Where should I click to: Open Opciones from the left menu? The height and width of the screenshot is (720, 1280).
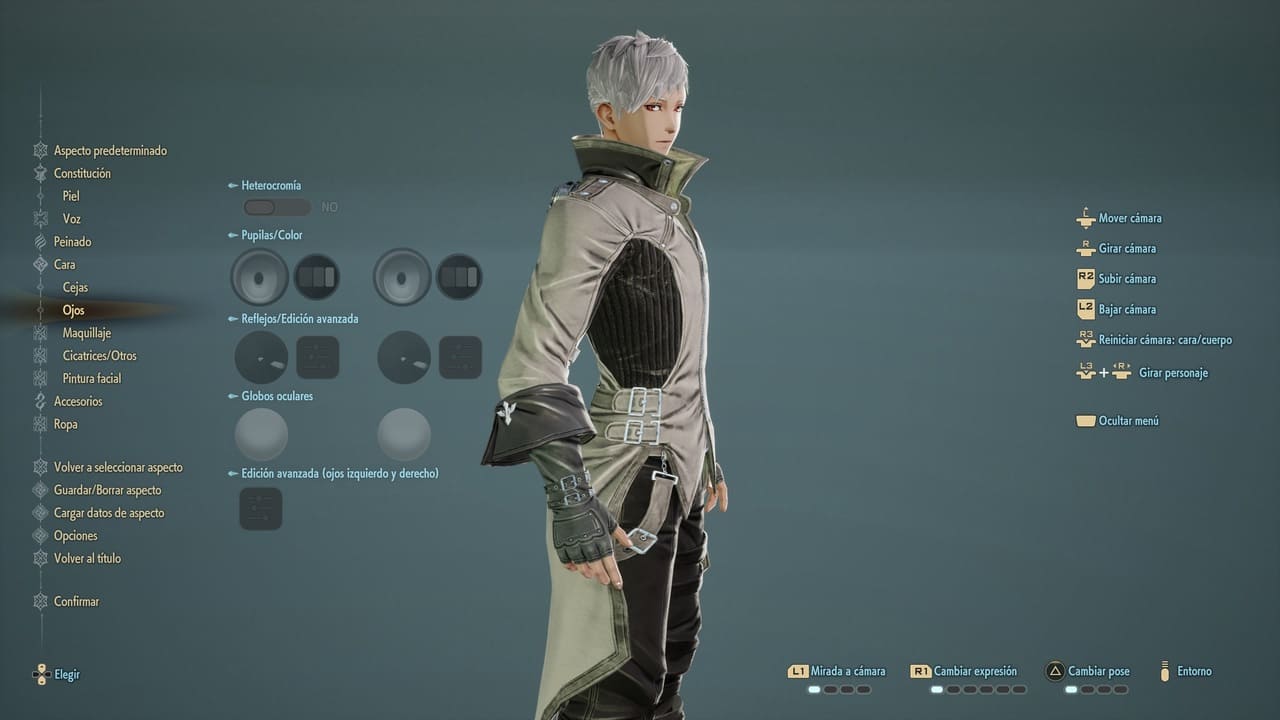(76, 536)
